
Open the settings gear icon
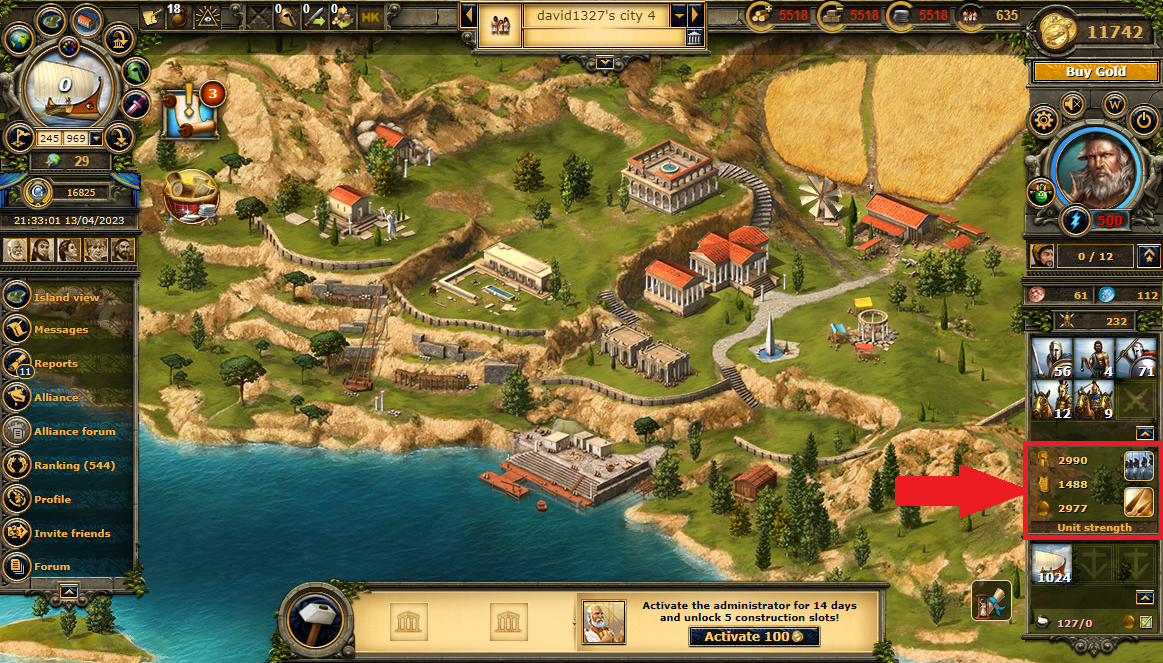[1044, 121]
